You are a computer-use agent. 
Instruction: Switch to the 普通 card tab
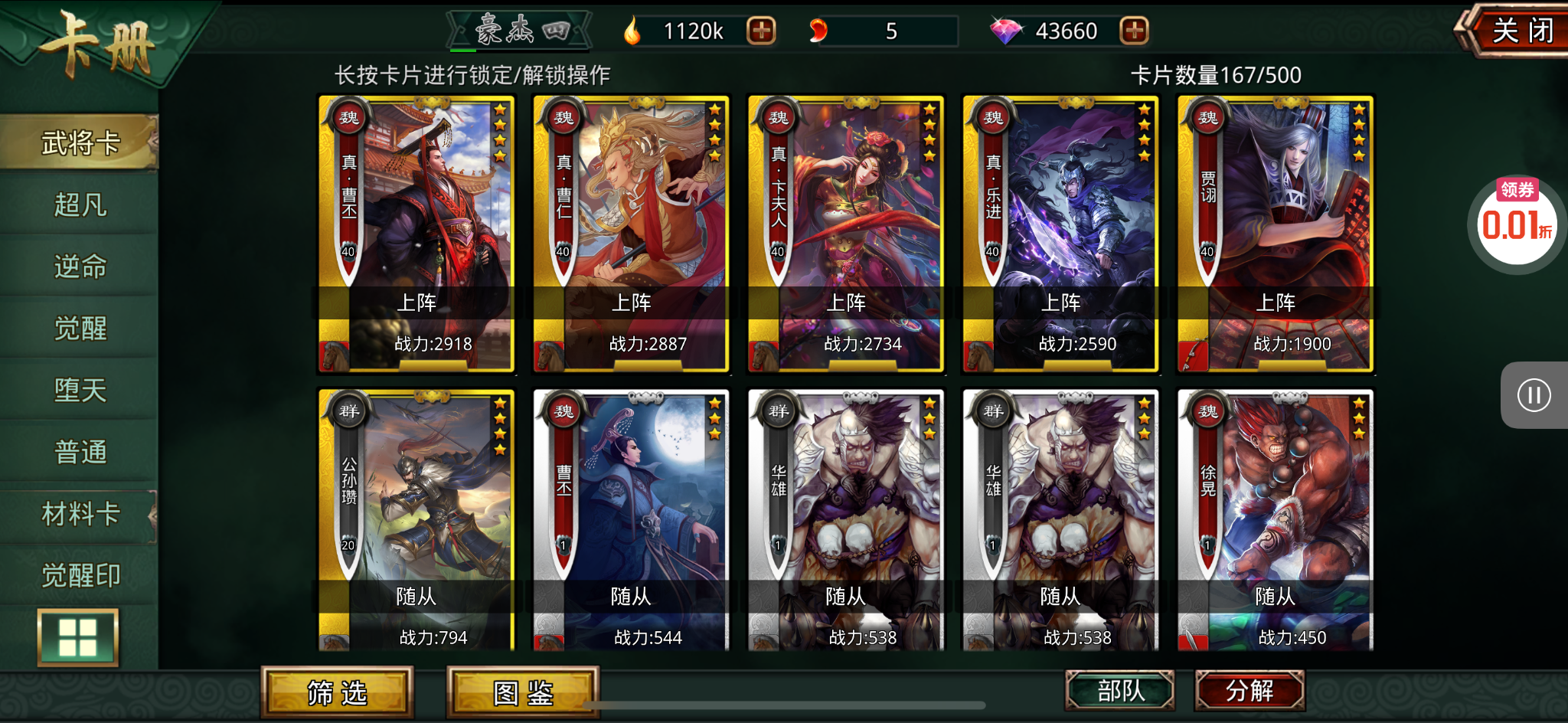coord(80,452)
